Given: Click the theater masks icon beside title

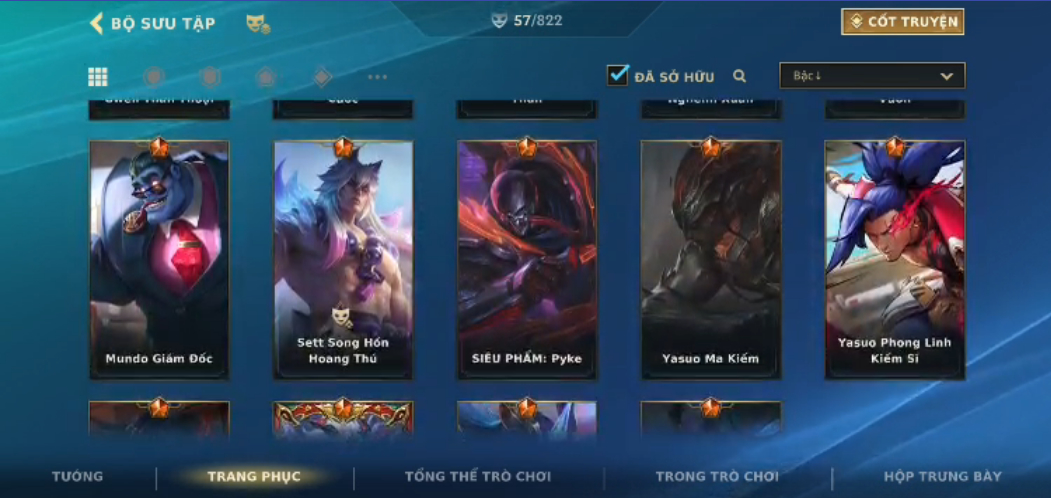Looking at the screenshot, I should tap(257, 24).
